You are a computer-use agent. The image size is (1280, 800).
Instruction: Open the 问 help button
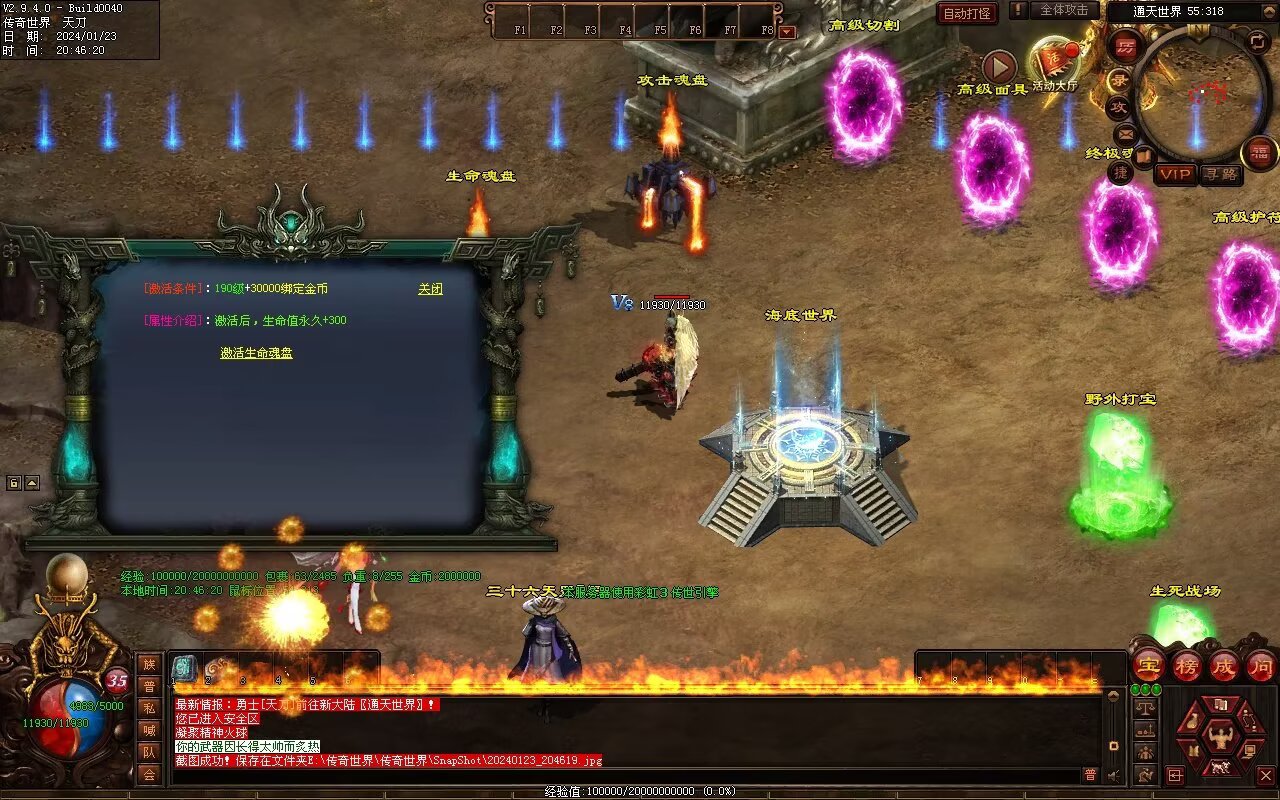(x=1261, y=666)
